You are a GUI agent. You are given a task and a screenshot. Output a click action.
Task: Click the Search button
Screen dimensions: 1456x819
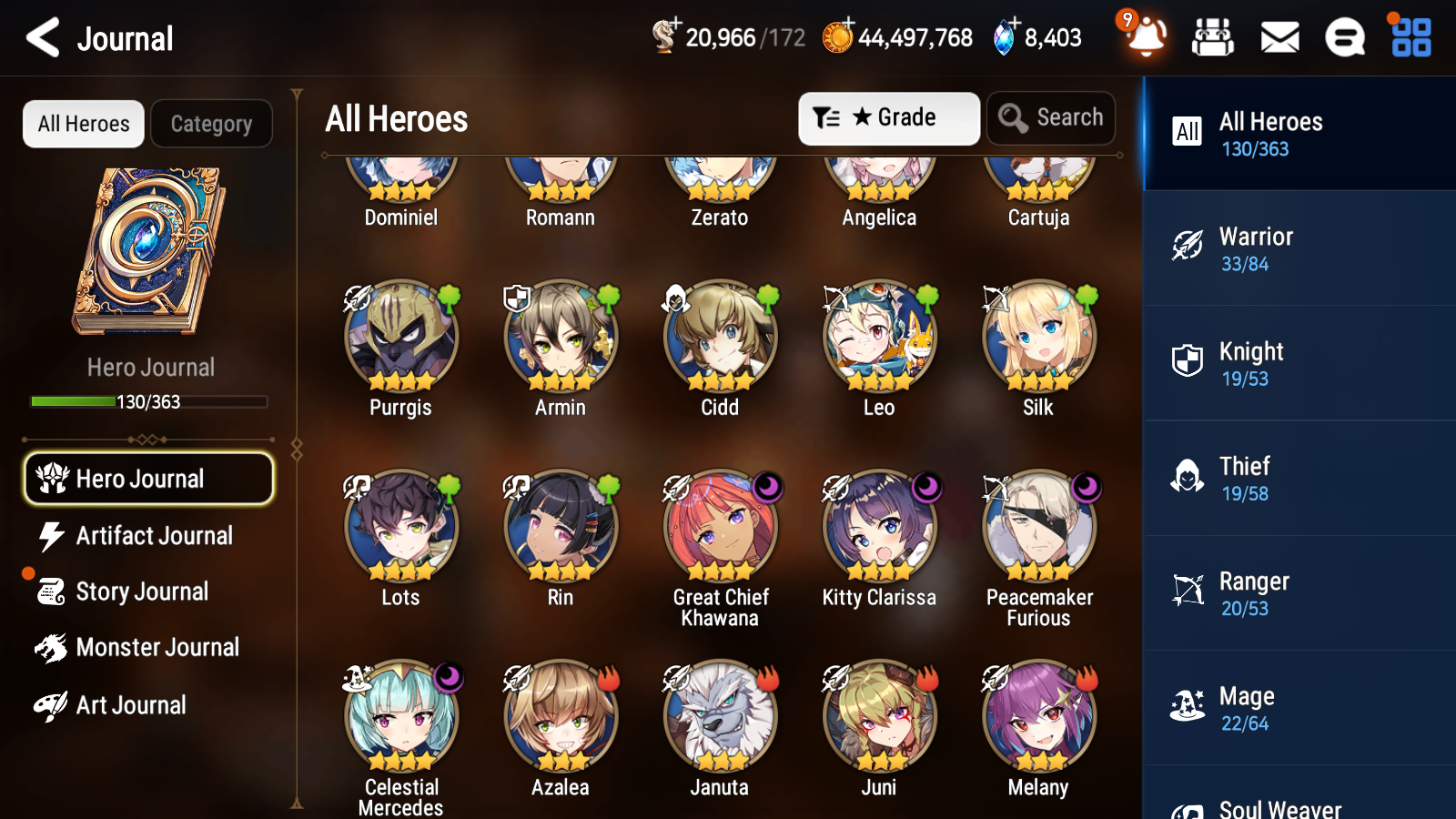(x=1051, y=117)
